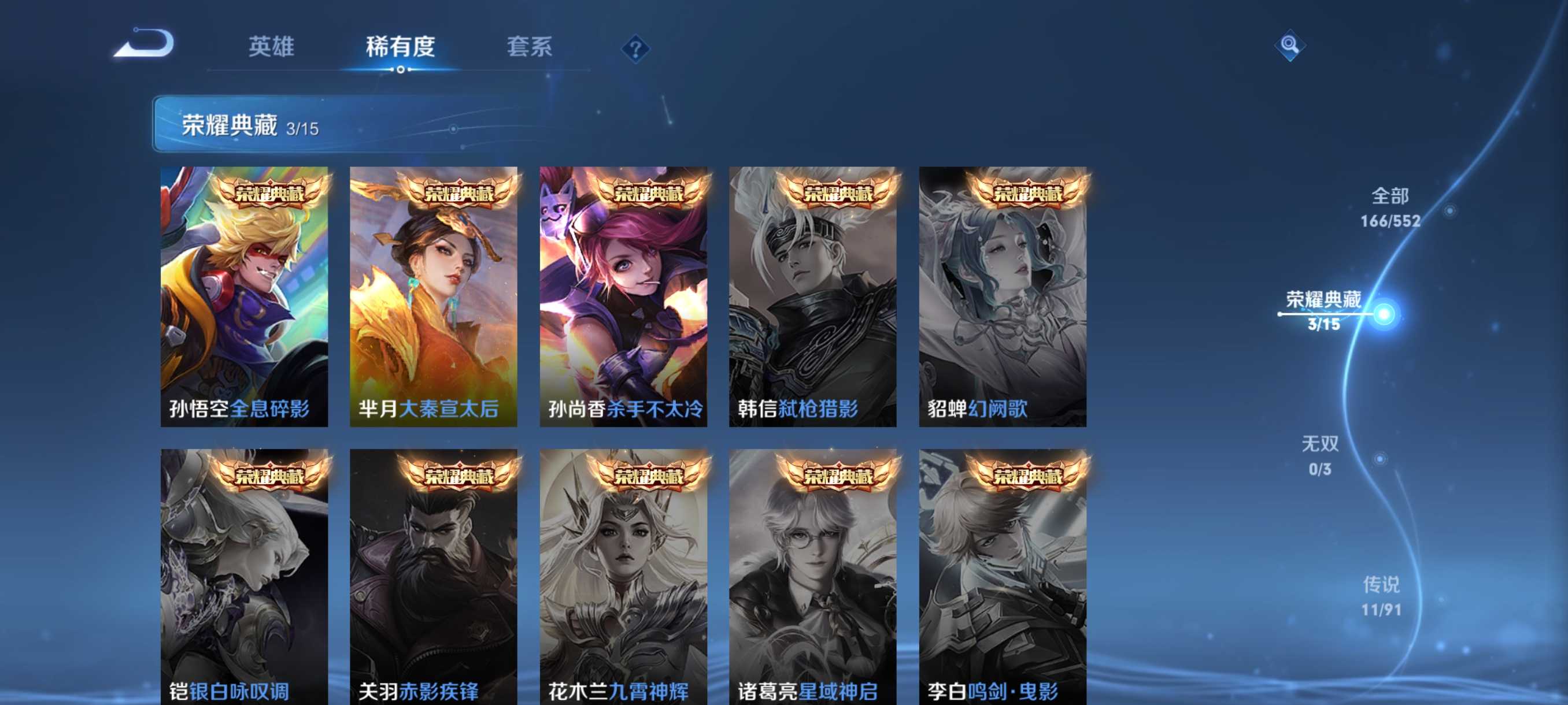Image resolution: width=1568 pixels, height=705 pixels.
Task: Switch to the 套系 tab
Action: click(x=529, y=47)
